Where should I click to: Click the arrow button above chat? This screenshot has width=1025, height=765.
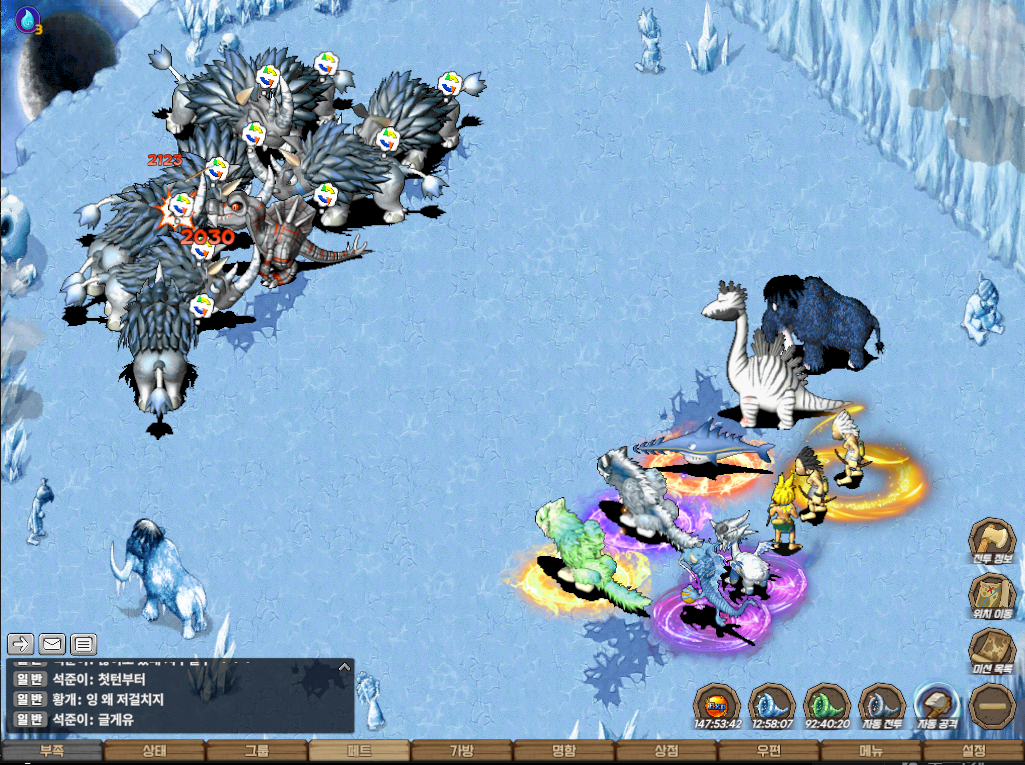pyautogui.click(x=21, y=643)
